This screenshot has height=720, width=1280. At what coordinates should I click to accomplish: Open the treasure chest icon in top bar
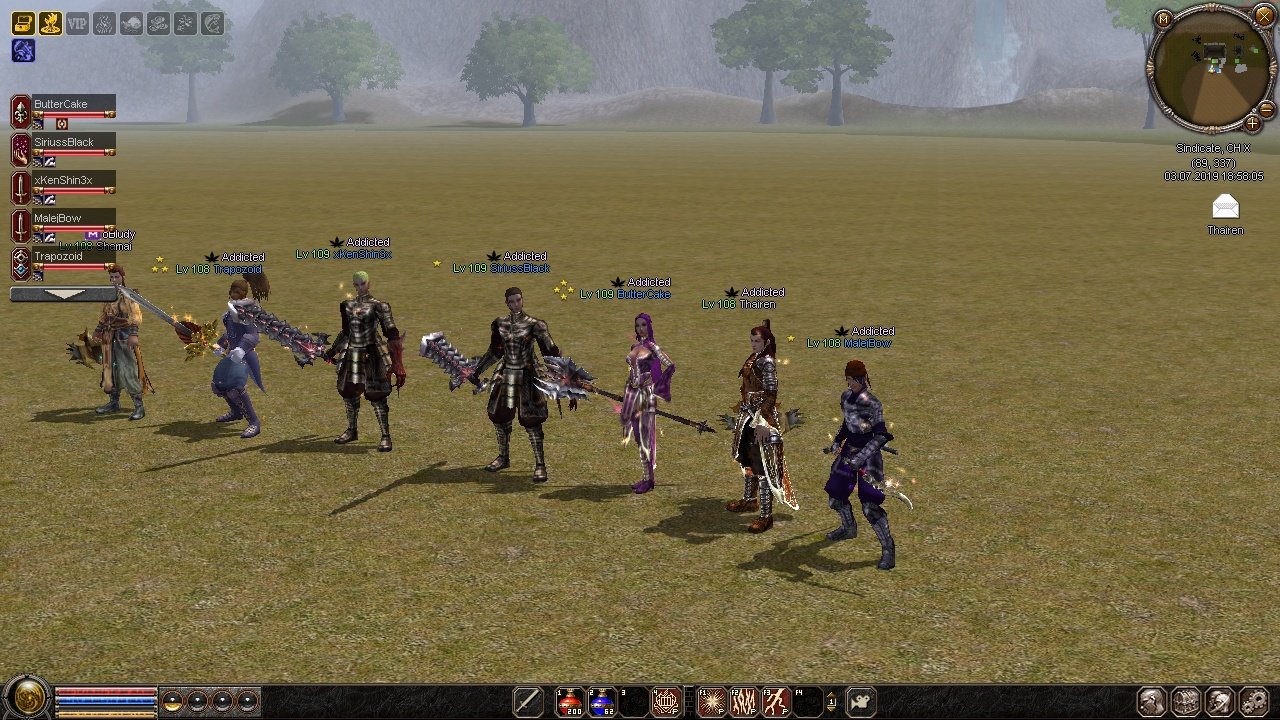23,23
